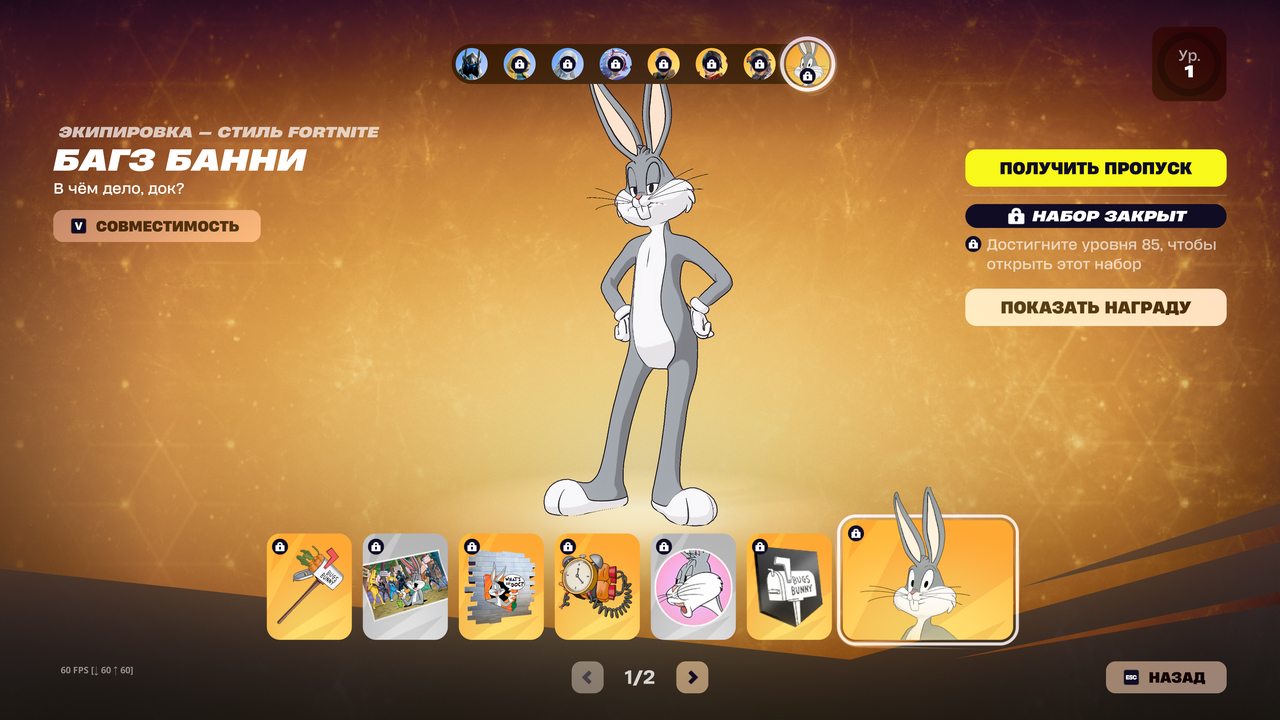Go back with the НАЗАД button
Screen dimensions: 1280x720
tap(1165, 677)
